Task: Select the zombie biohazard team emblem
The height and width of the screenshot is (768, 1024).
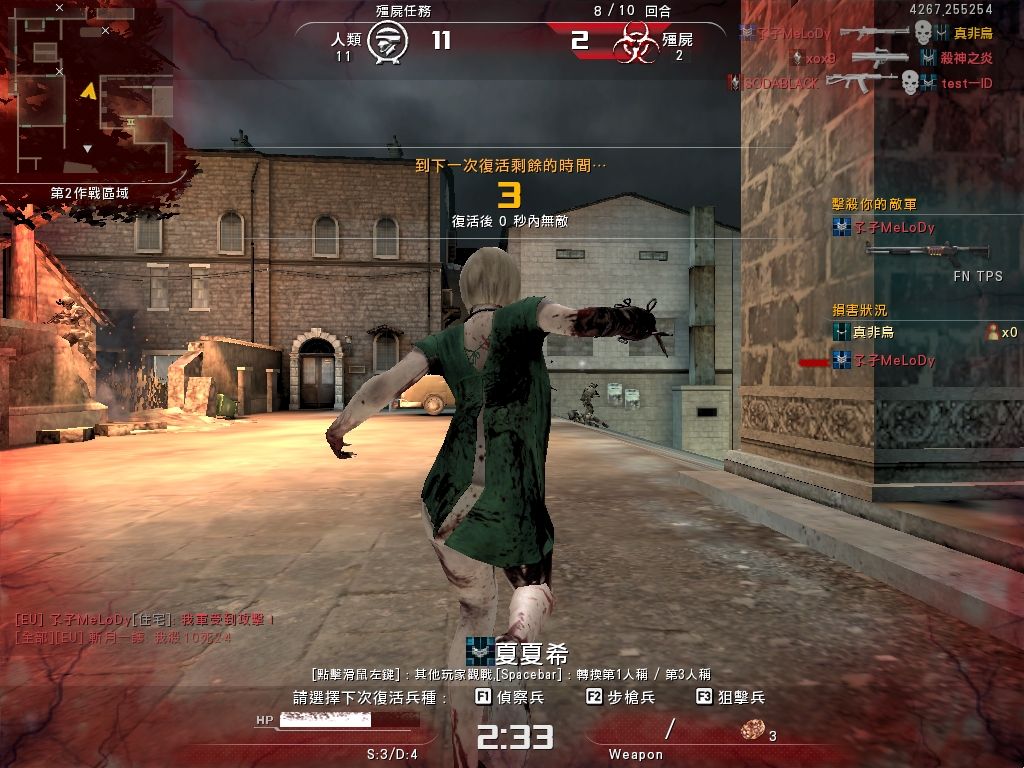Action: (x=636, y=43)
